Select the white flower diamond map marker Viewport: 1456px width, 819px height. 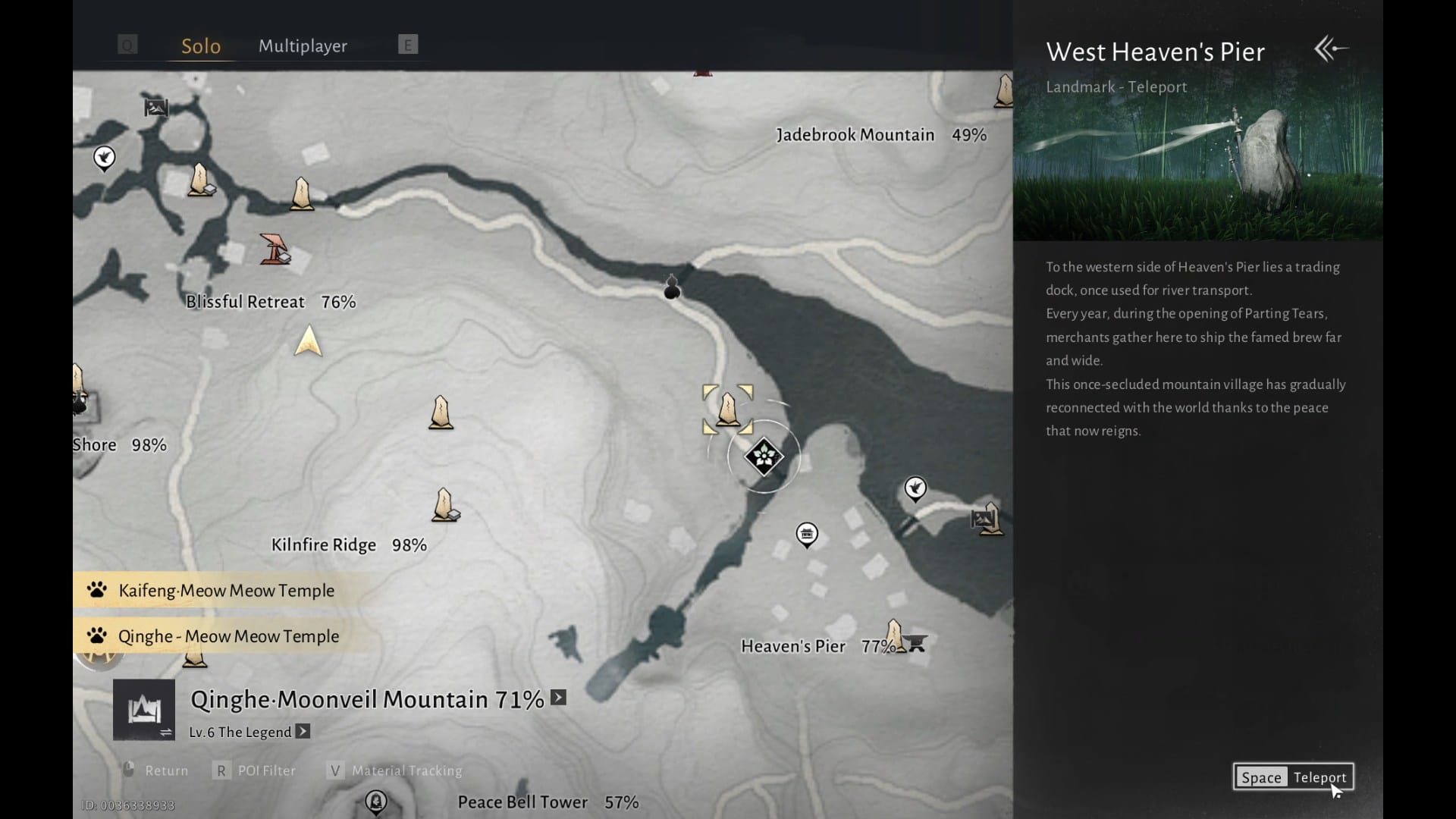(x=764, y=457)
